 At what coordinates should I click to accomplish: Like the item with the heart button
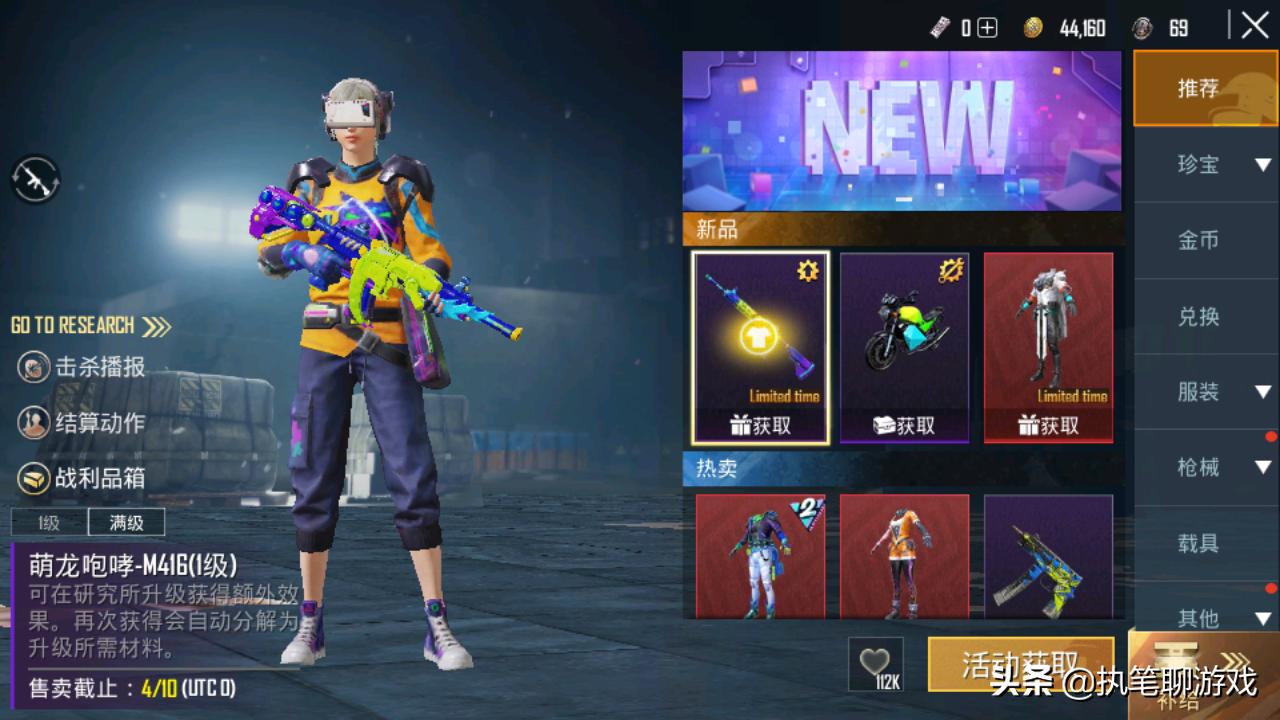[x=875, y=663]
